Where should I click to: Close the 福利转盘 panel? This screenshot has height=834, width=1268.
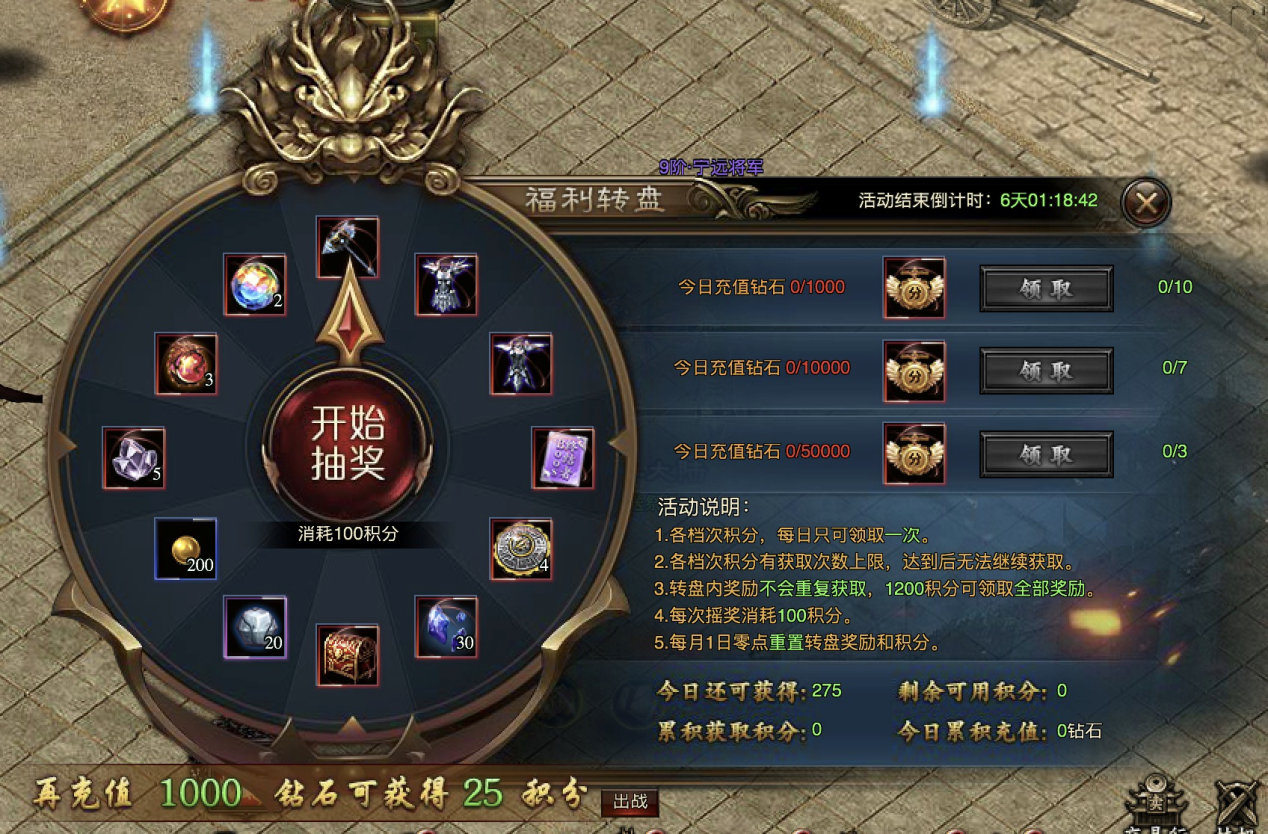(1146, 203)
